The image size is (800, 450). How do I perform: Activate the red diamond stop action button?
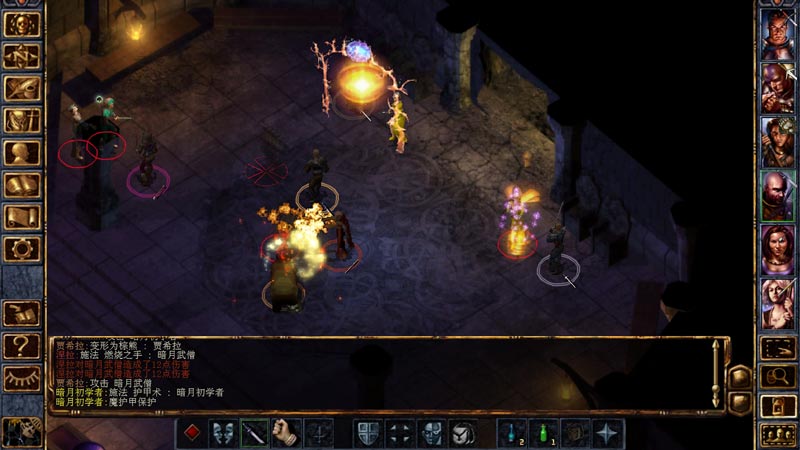pos(192,433)
